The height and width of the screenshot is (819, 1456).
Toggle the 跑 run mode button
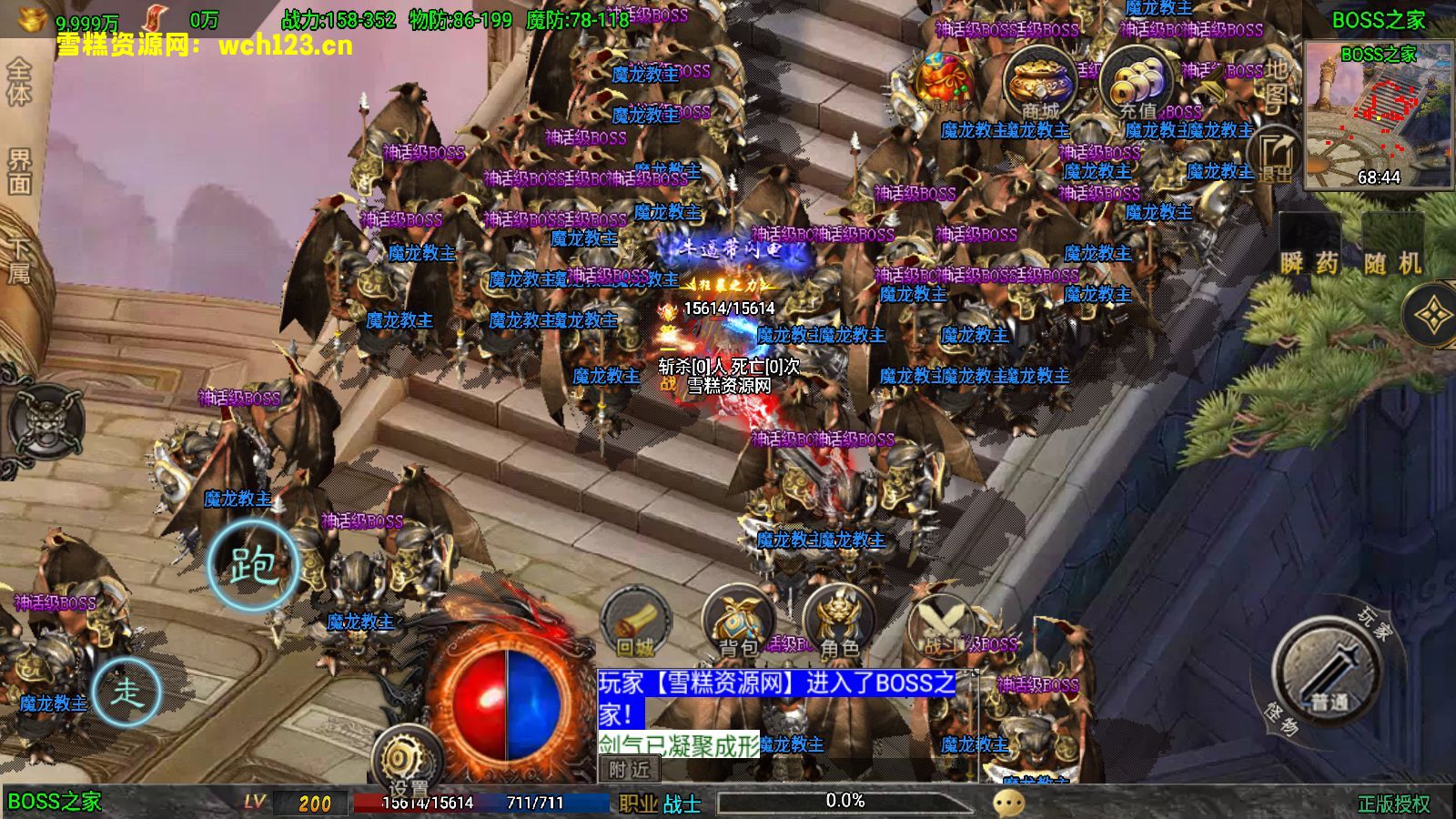[x=253, y=565]
